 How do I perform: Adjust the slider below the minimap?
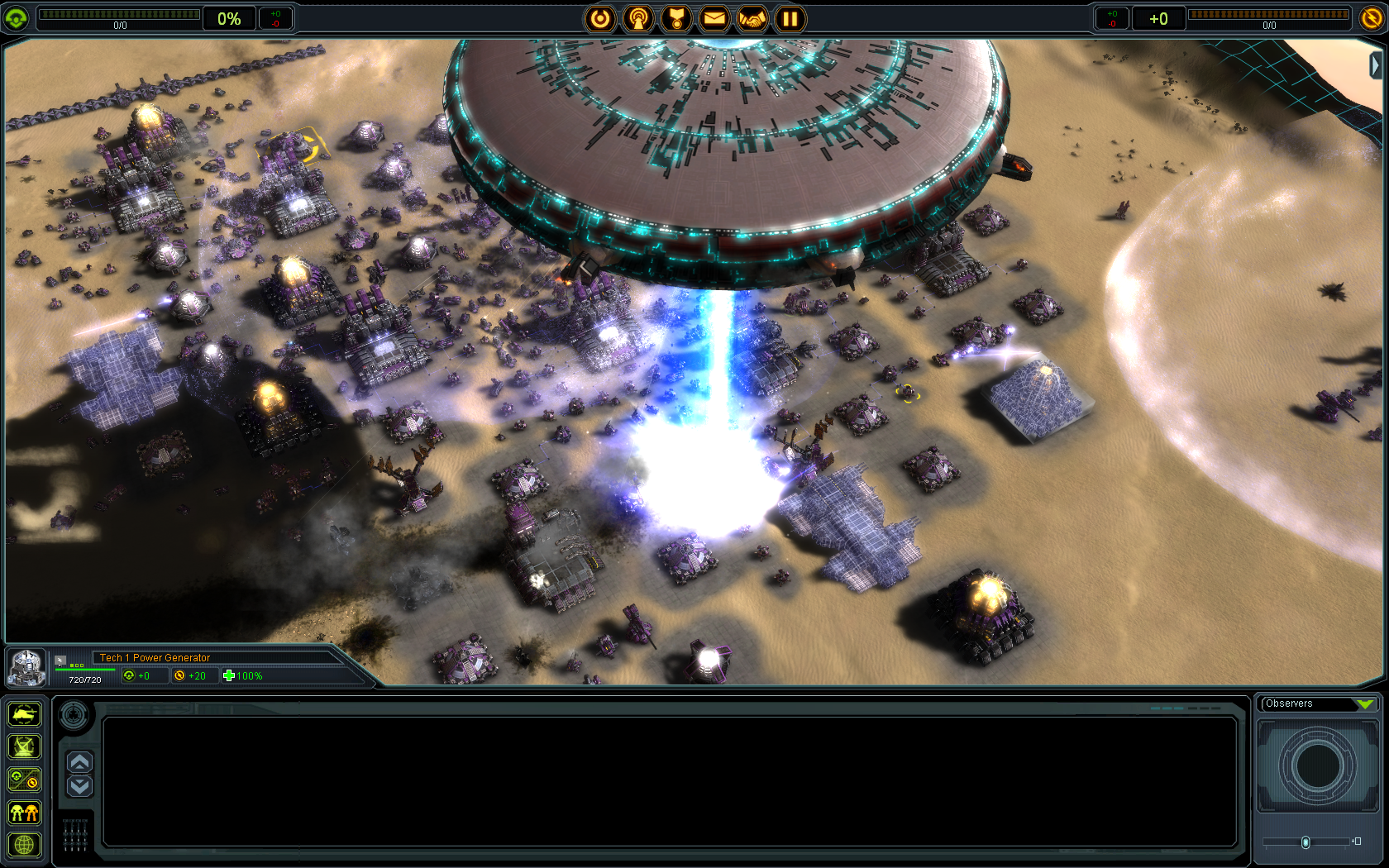click(1305, 842)
